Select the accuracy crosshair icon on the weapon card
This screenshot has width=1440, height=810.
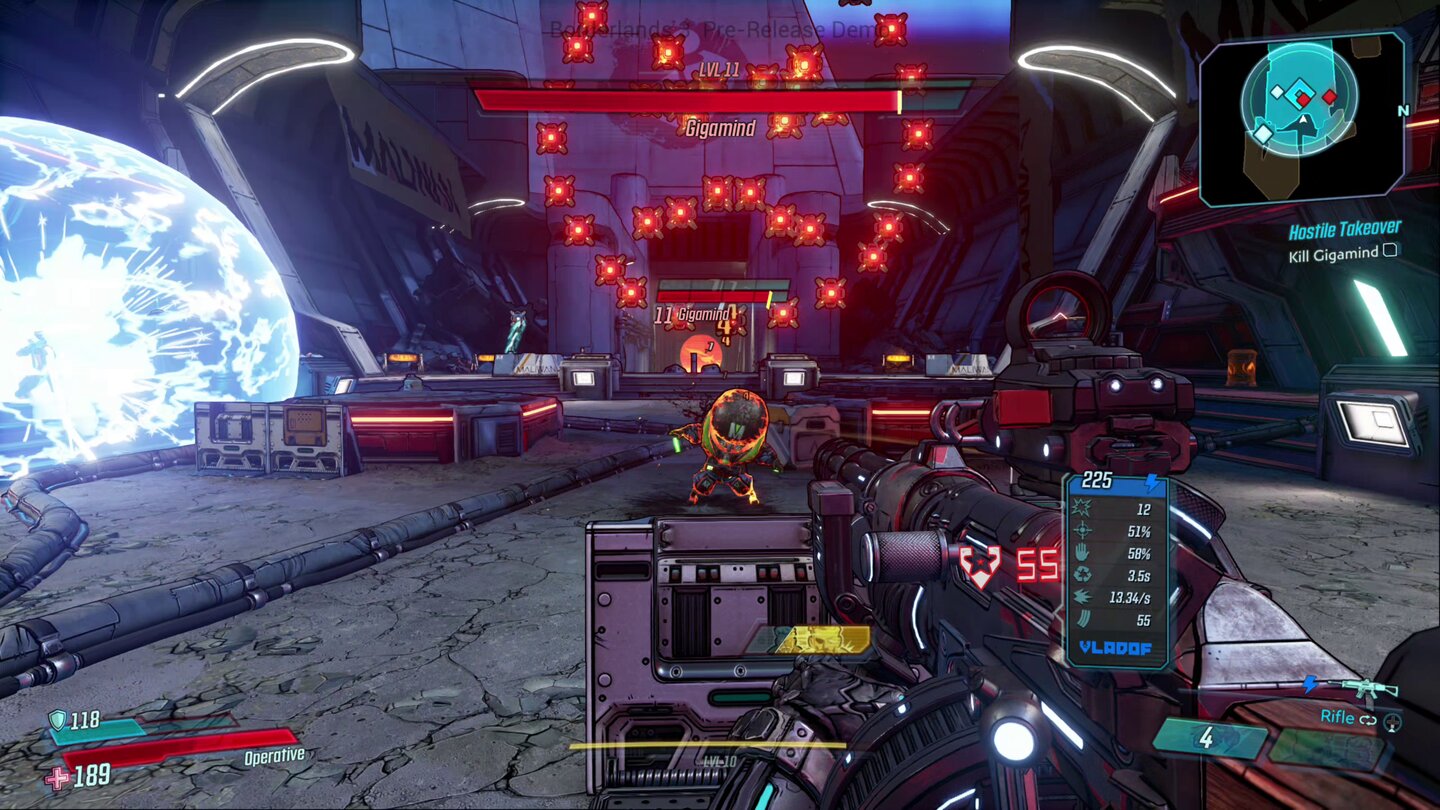coord(1083,531)
